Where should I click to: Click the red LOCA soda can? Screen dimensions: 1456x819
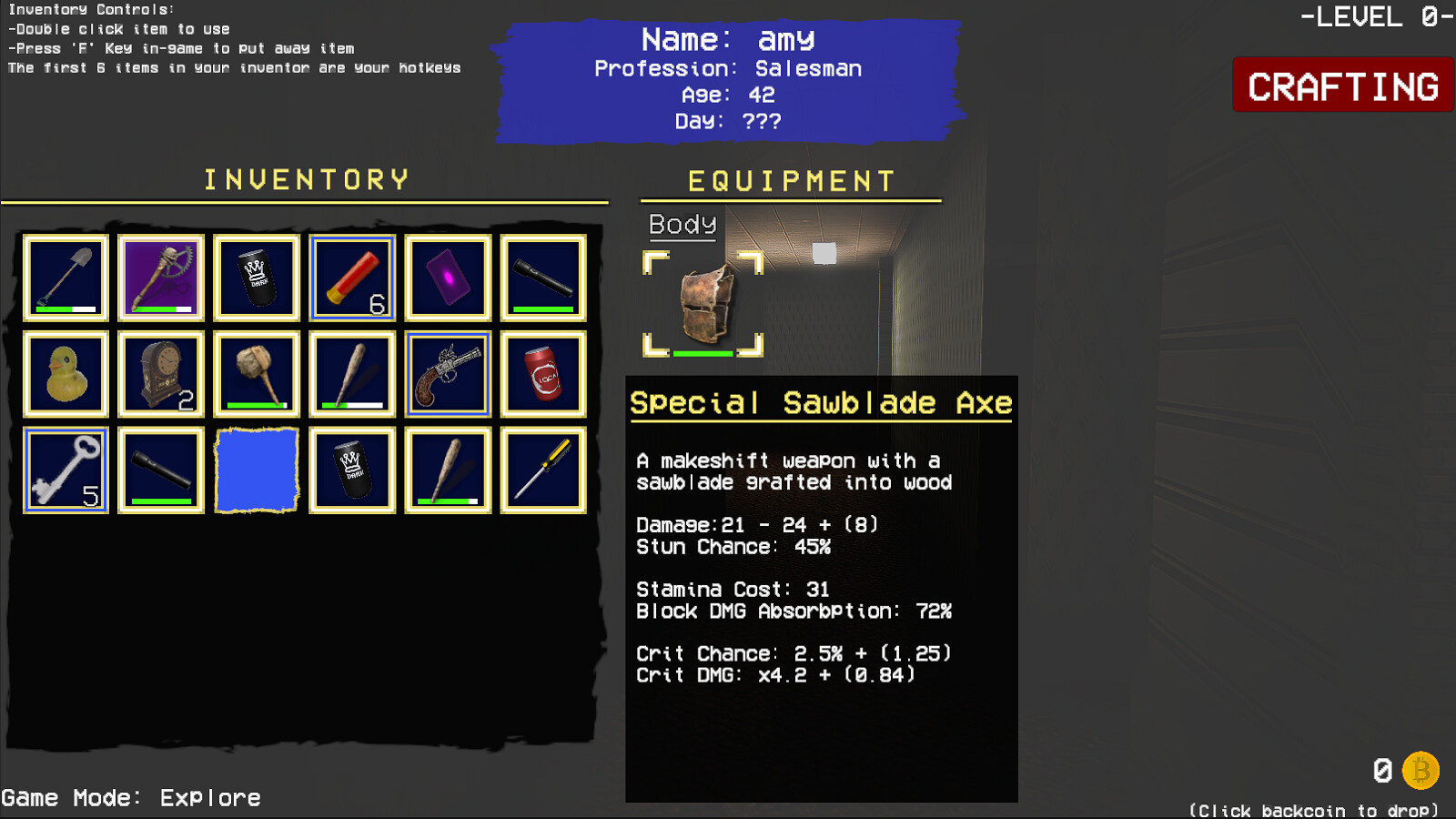click(543, 374)
